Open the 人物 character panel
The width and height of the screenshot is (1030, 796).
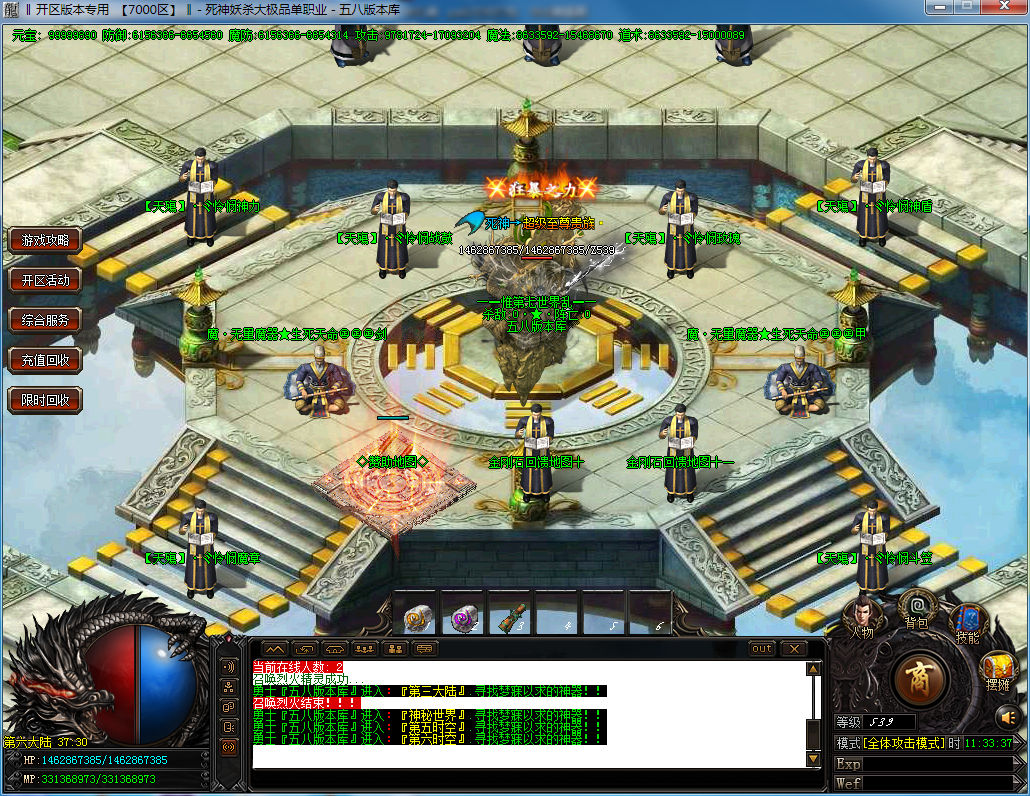tap(861, 619)
